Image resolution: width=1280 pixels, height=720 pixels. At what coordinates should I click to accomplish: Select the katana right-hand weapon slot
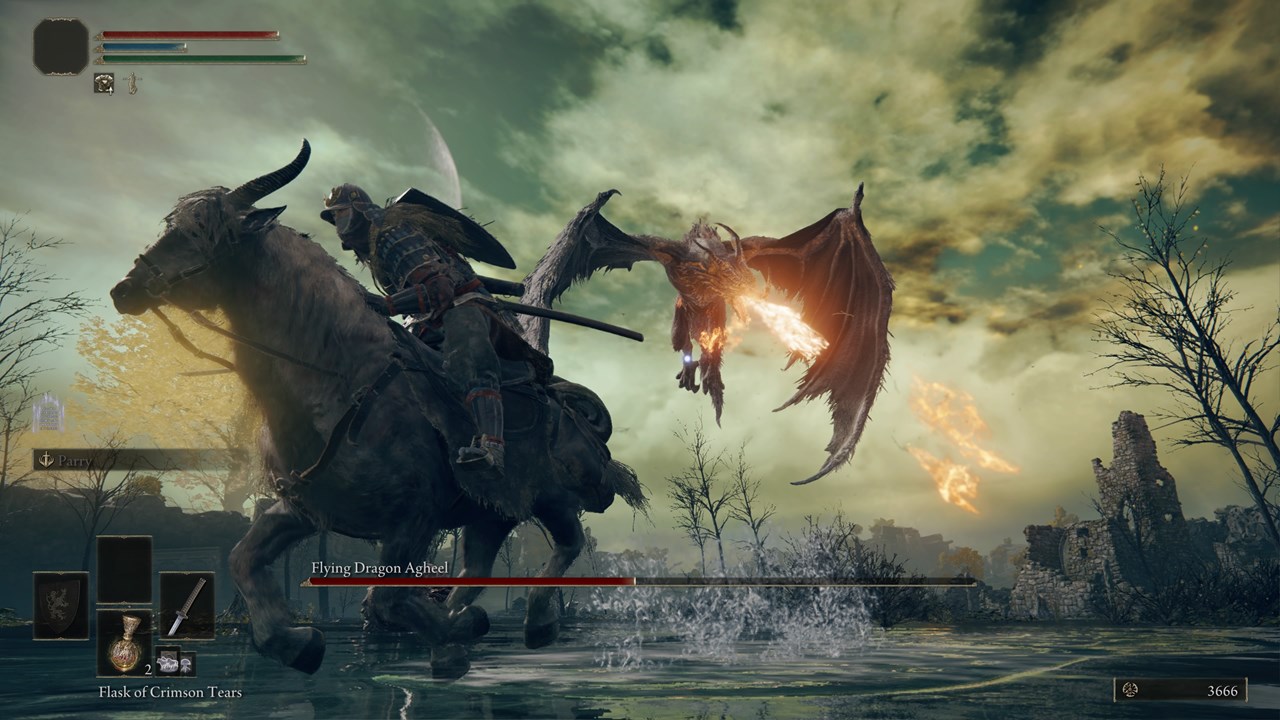click(x=187, y=606)
